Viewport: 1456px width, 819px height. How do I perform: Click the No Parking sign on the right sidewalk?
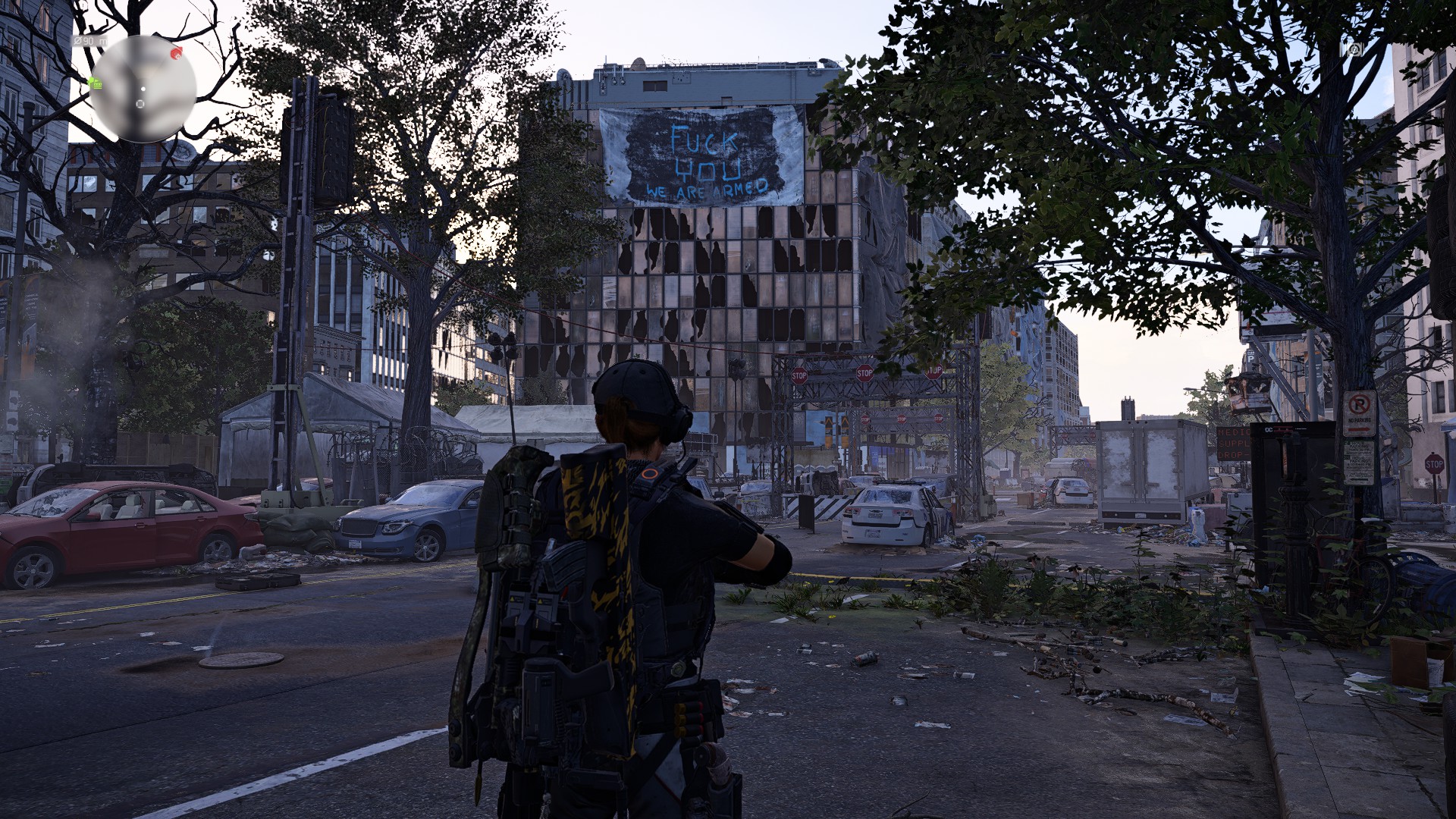(1359, 413)
